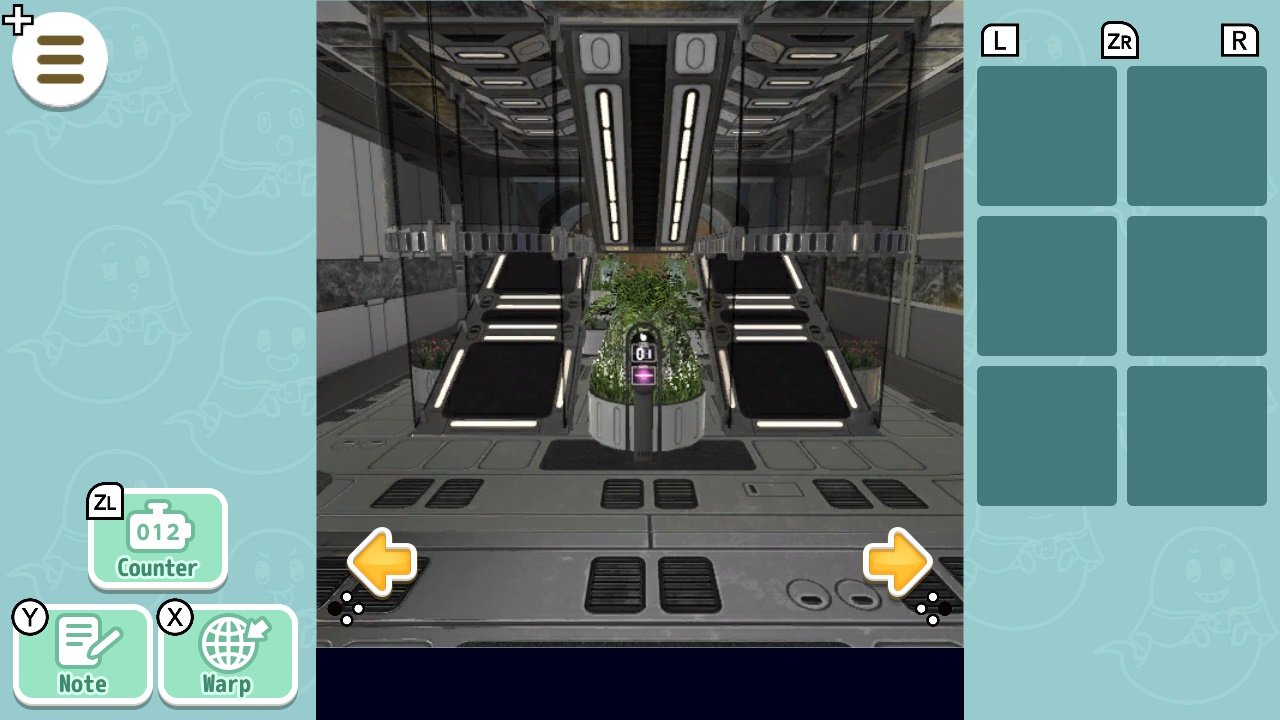Click the pink glowing light on the pillar
This screenshot has width=1280, height=720.
(643, 375)
